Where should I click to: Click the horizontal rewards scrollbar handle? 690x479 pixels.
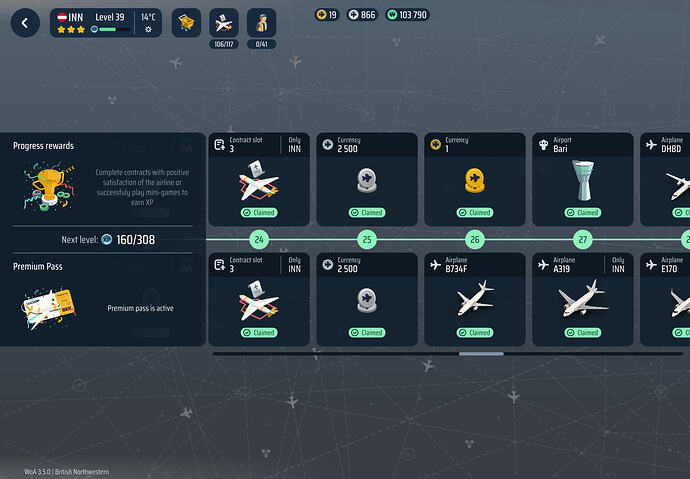click(x=481, y=353)
